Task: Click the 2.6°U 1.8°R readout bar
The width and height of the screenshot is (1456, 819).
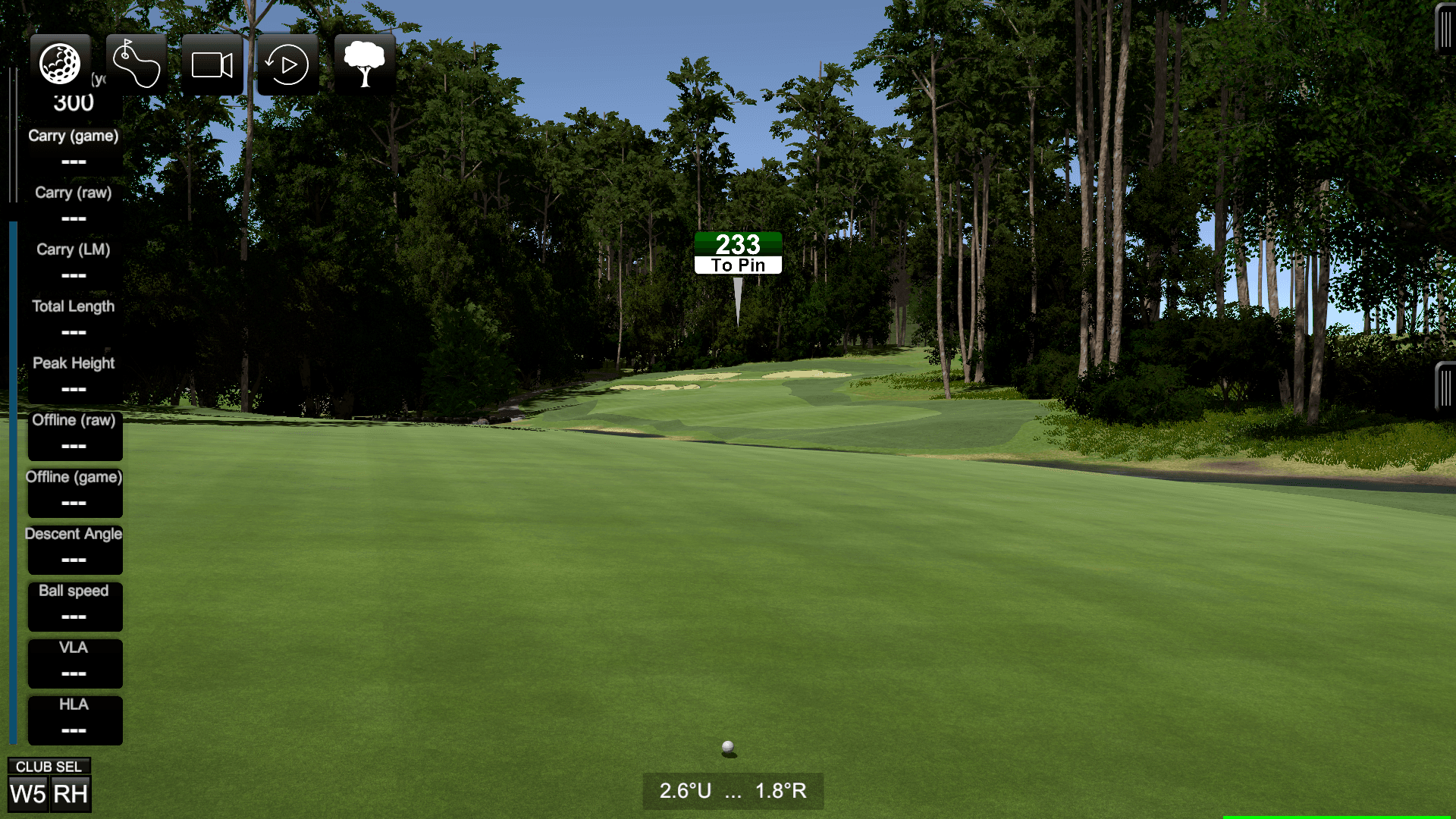Action: coord(733,791)
